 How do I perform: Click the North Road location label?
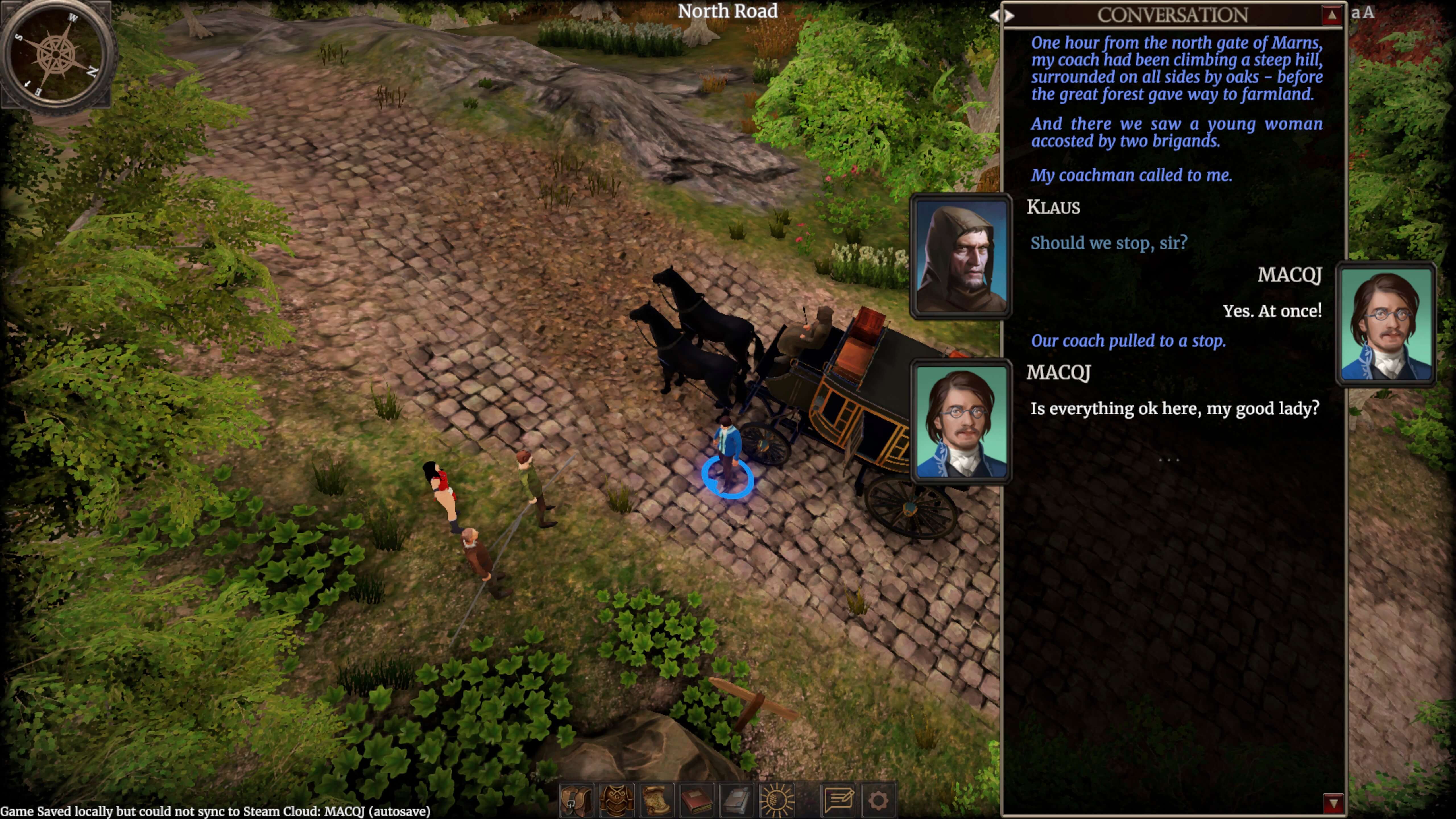[728, 11]
